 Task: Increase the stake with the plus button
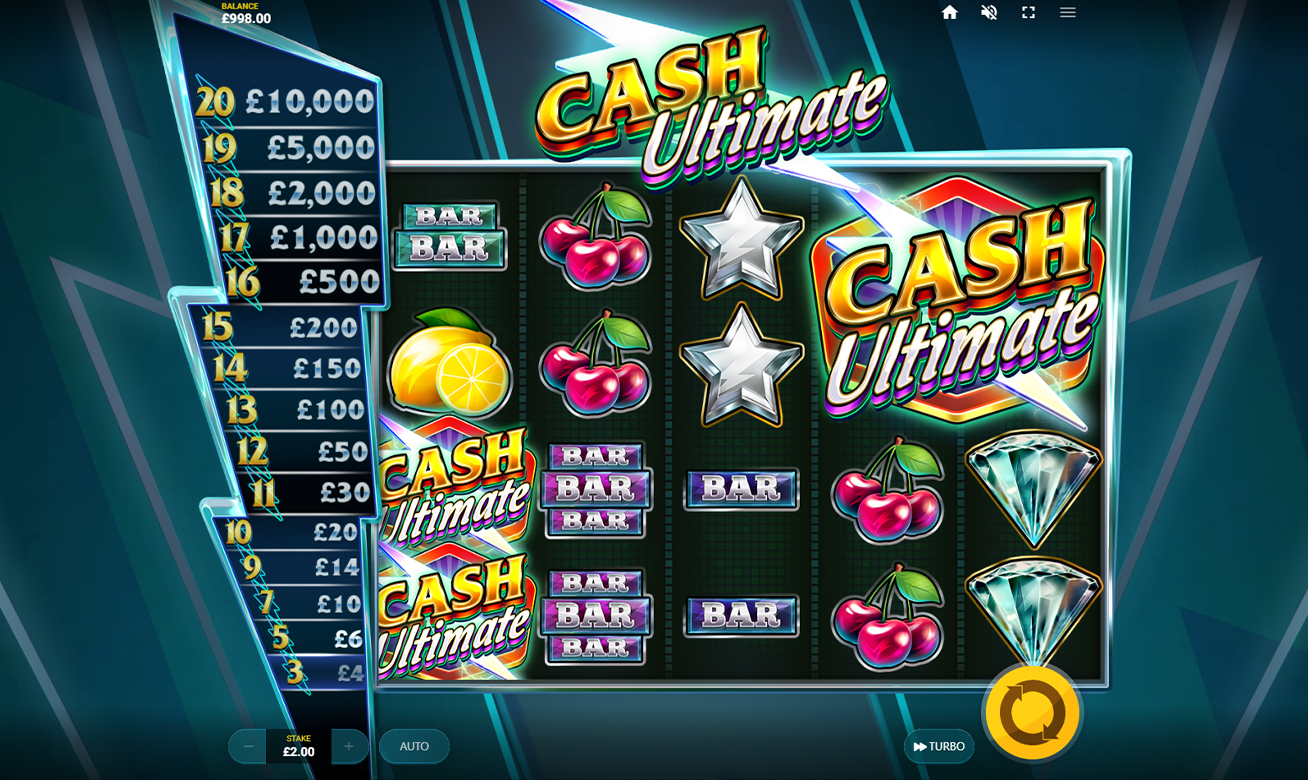click(x=349, y=746)
